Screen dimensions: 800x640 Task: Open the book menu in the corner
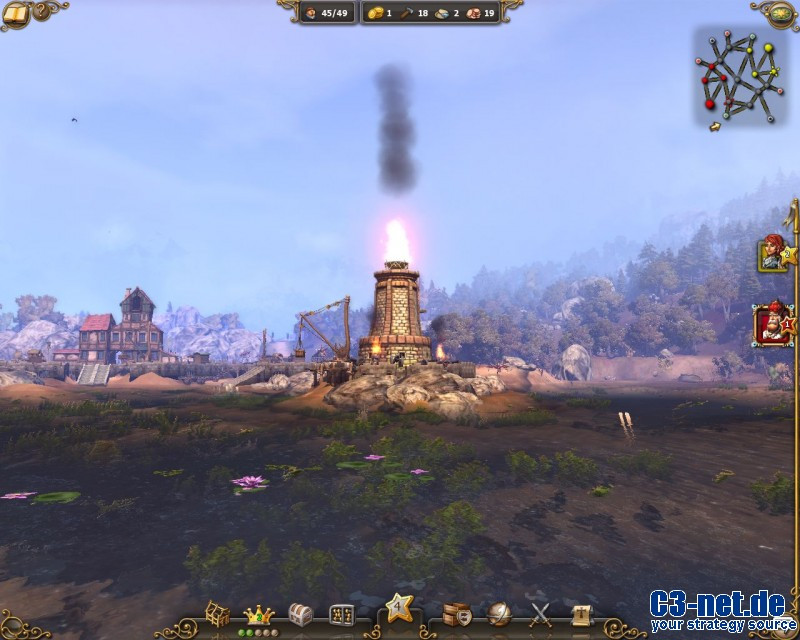(x=14, y=13)
